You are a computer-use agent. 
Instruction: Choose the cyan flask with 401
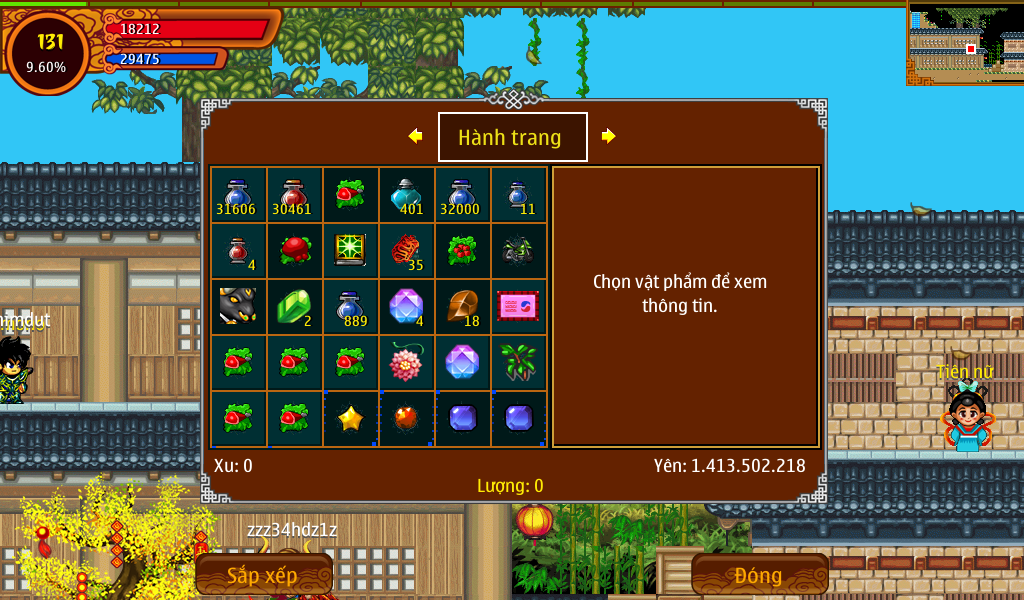tap(406, 195)
